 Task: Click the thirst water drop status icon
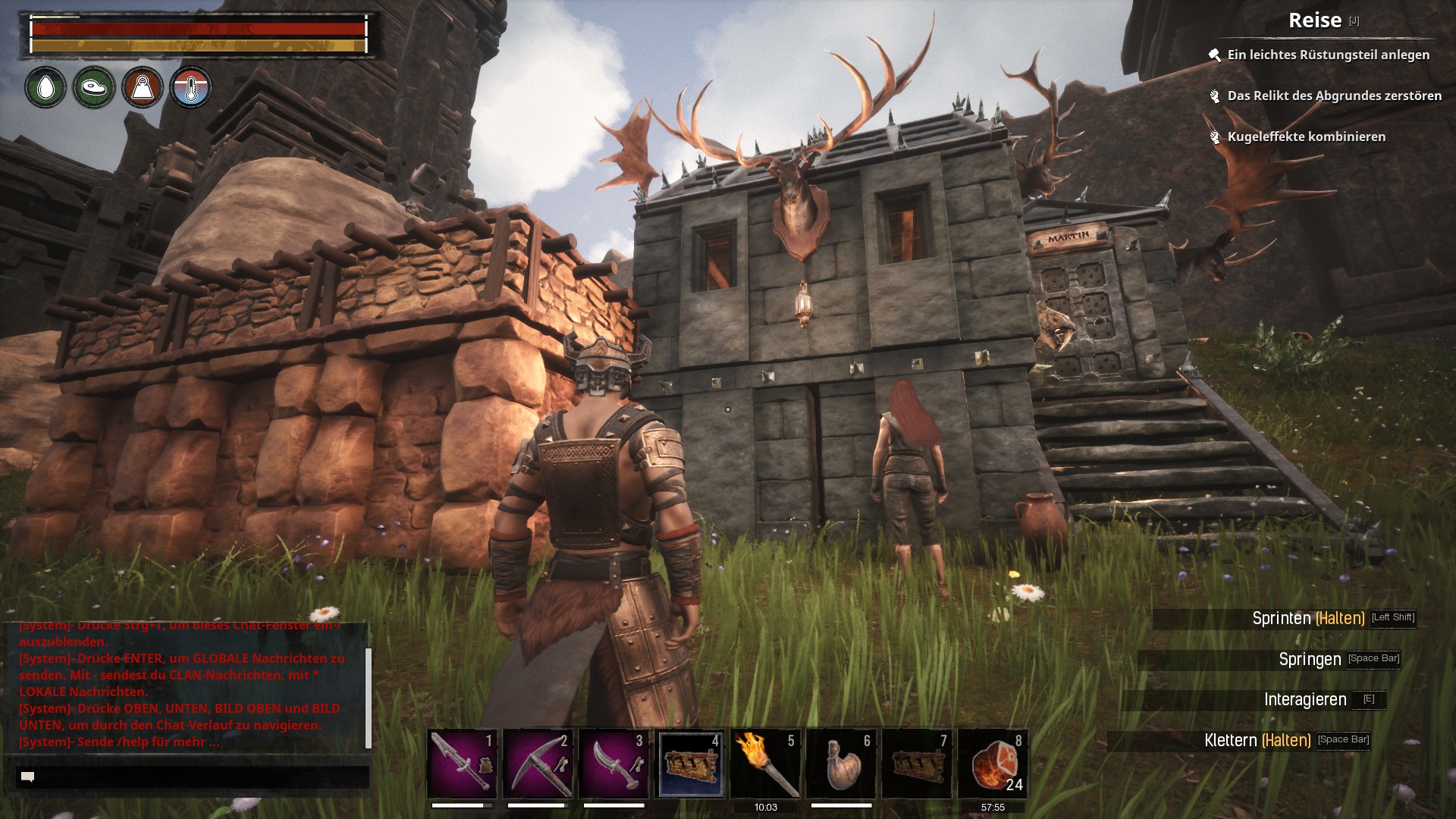pos(45,88)
